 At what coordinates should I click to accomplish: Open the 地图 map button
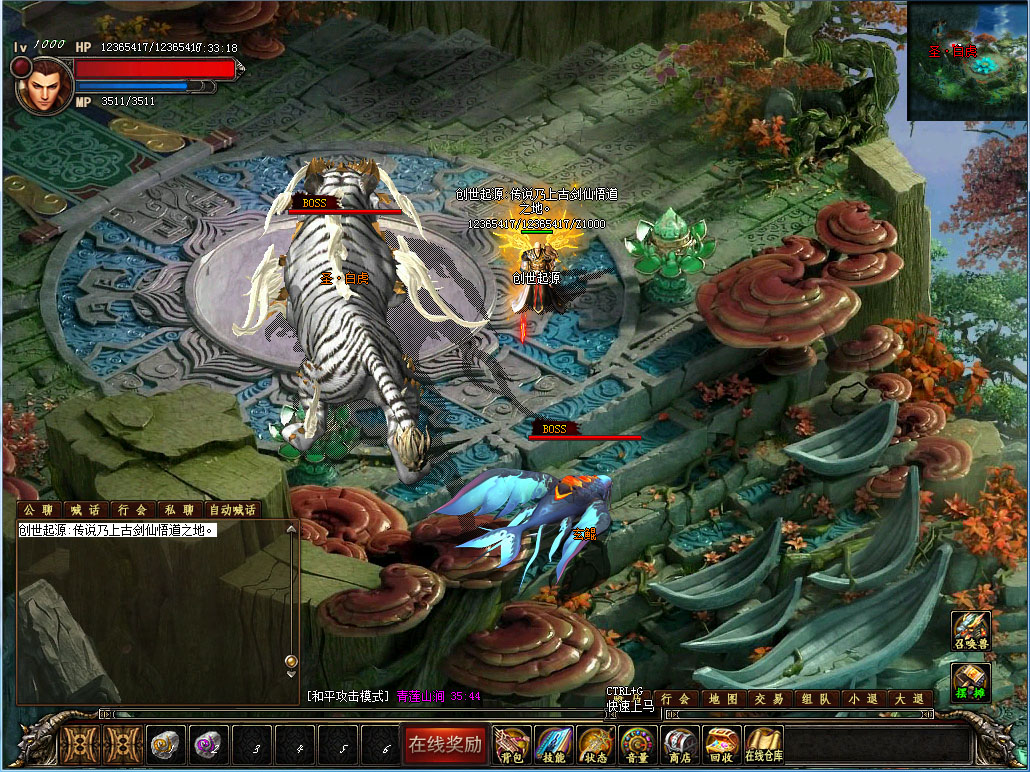coord(724,699)
